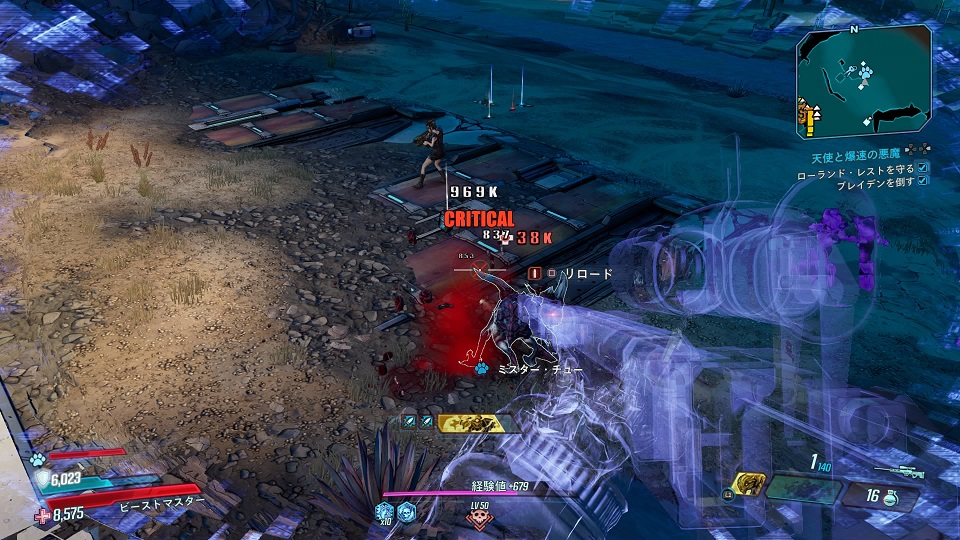
Task: Click the red health cross icon
Action: point(42,516)
